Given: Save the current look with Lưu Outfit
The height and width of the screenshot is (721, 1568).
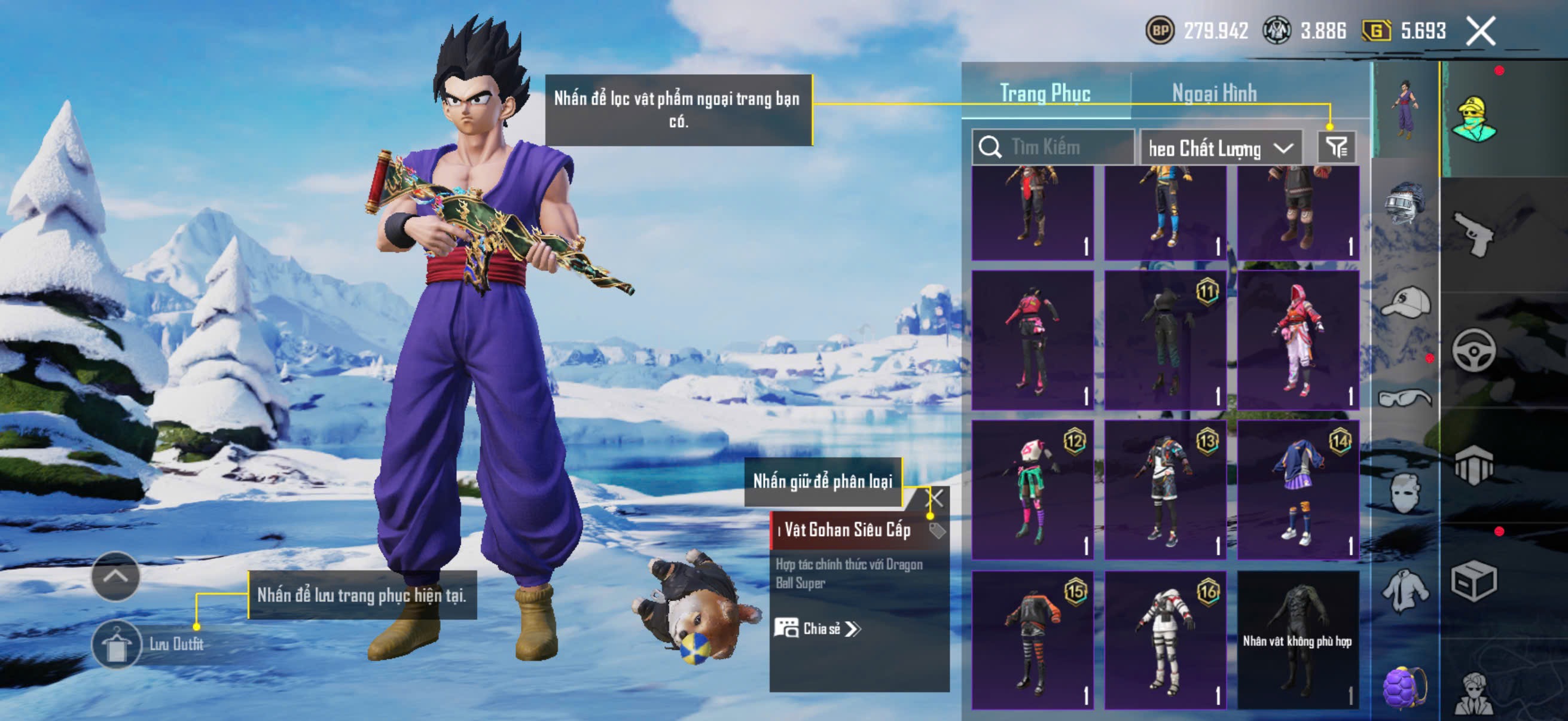Looking at the screenshot, I should click(x=117, y=644).
